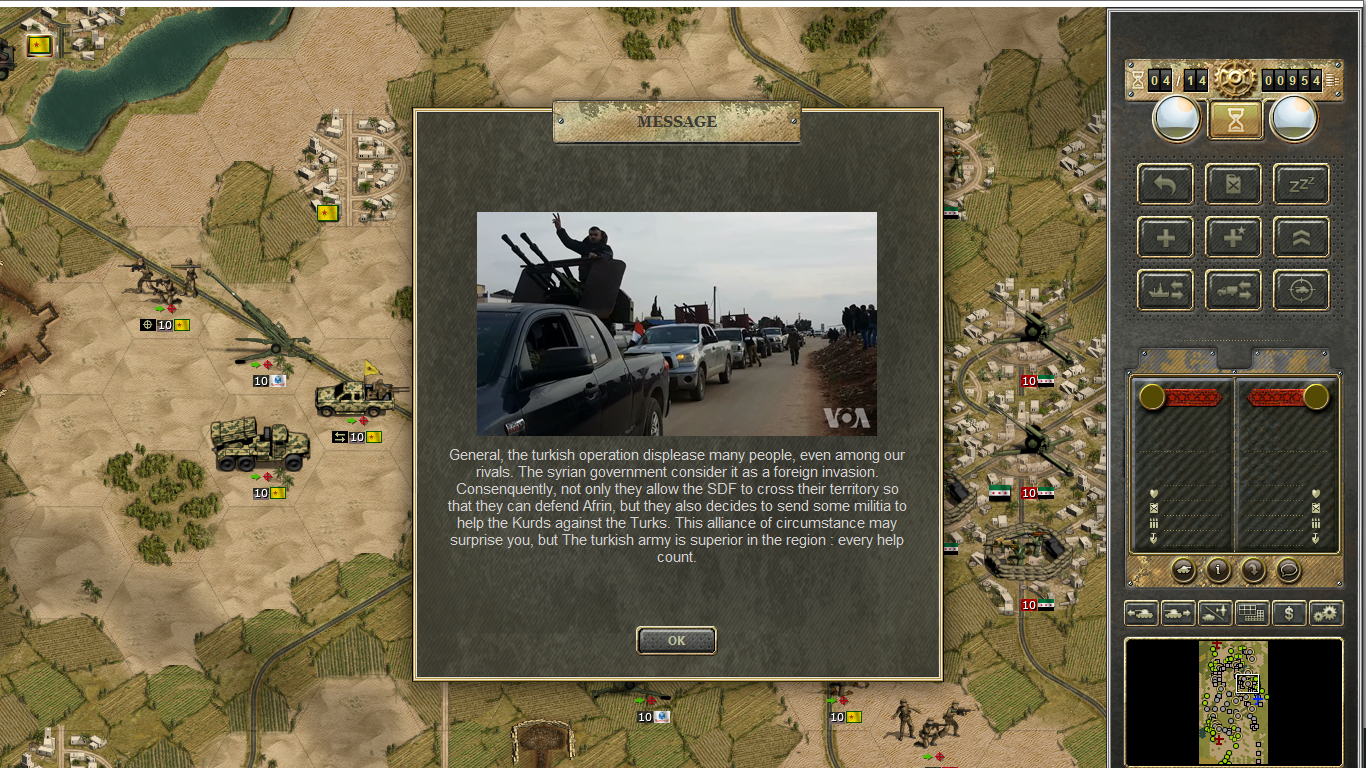Activate the tank crosshair targeting button
This screenshot has width=1366, height=768.
(1301, 290)
